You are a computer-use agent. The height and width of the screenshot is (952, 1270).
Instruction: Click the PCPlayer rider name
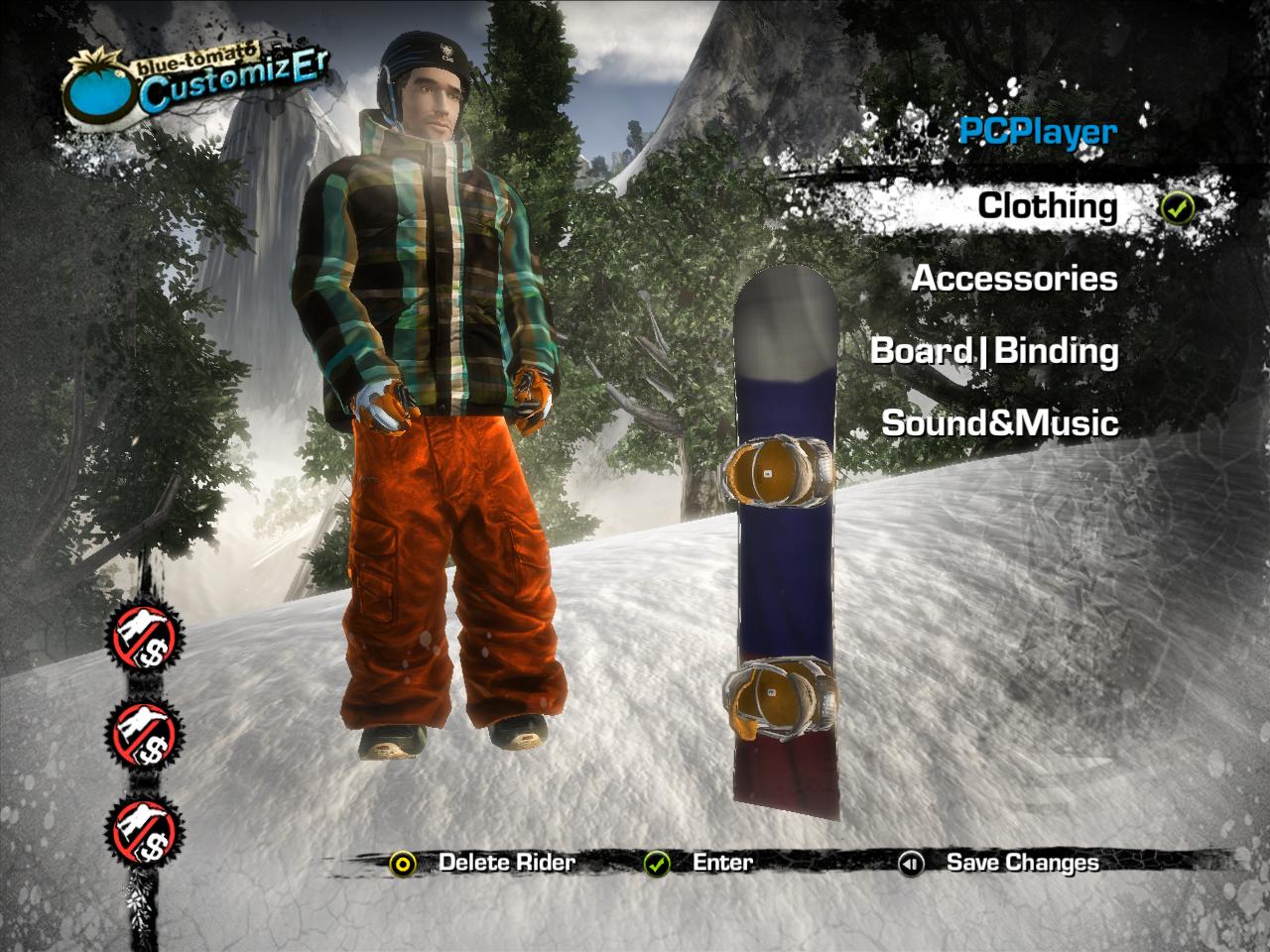pyautogui.click(x=1037, y=132)
